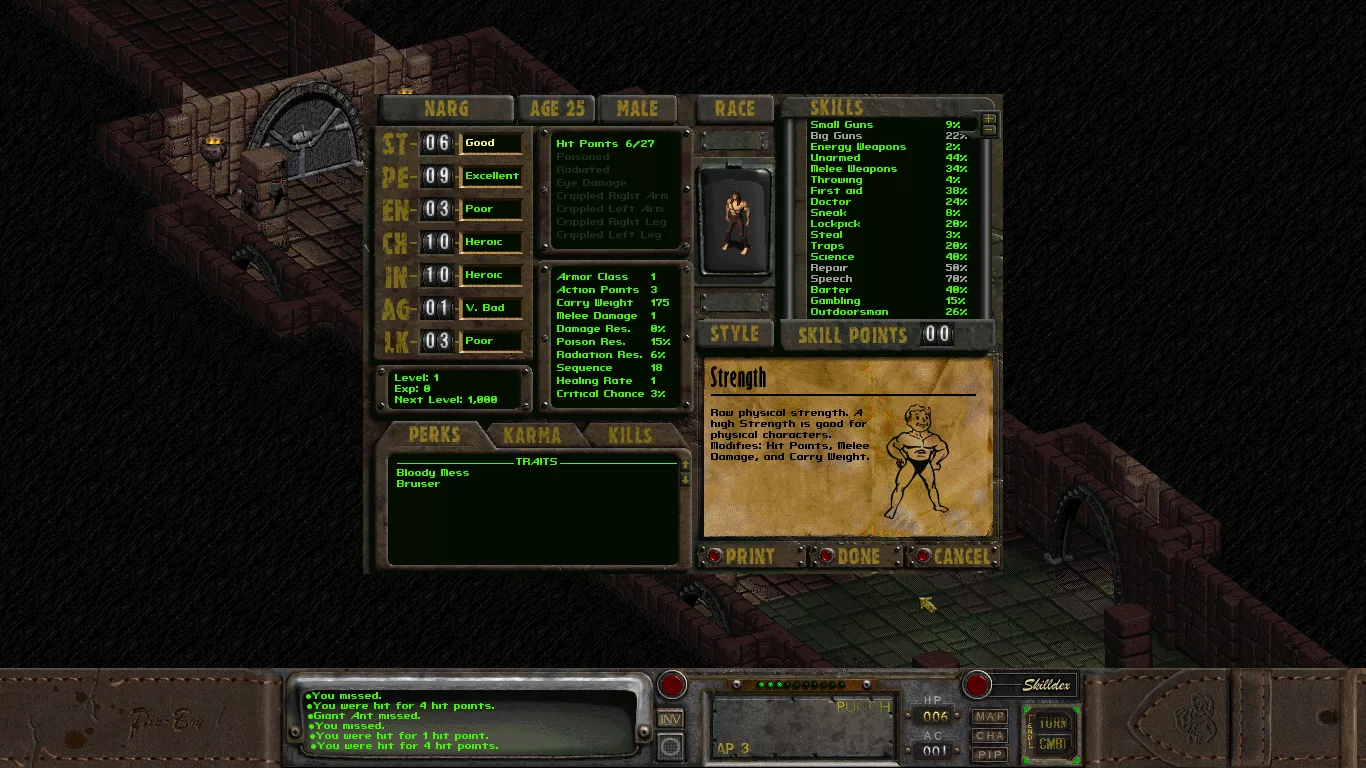Open the world map with the MAP button
1366x768 pixels.
point(990,716)
